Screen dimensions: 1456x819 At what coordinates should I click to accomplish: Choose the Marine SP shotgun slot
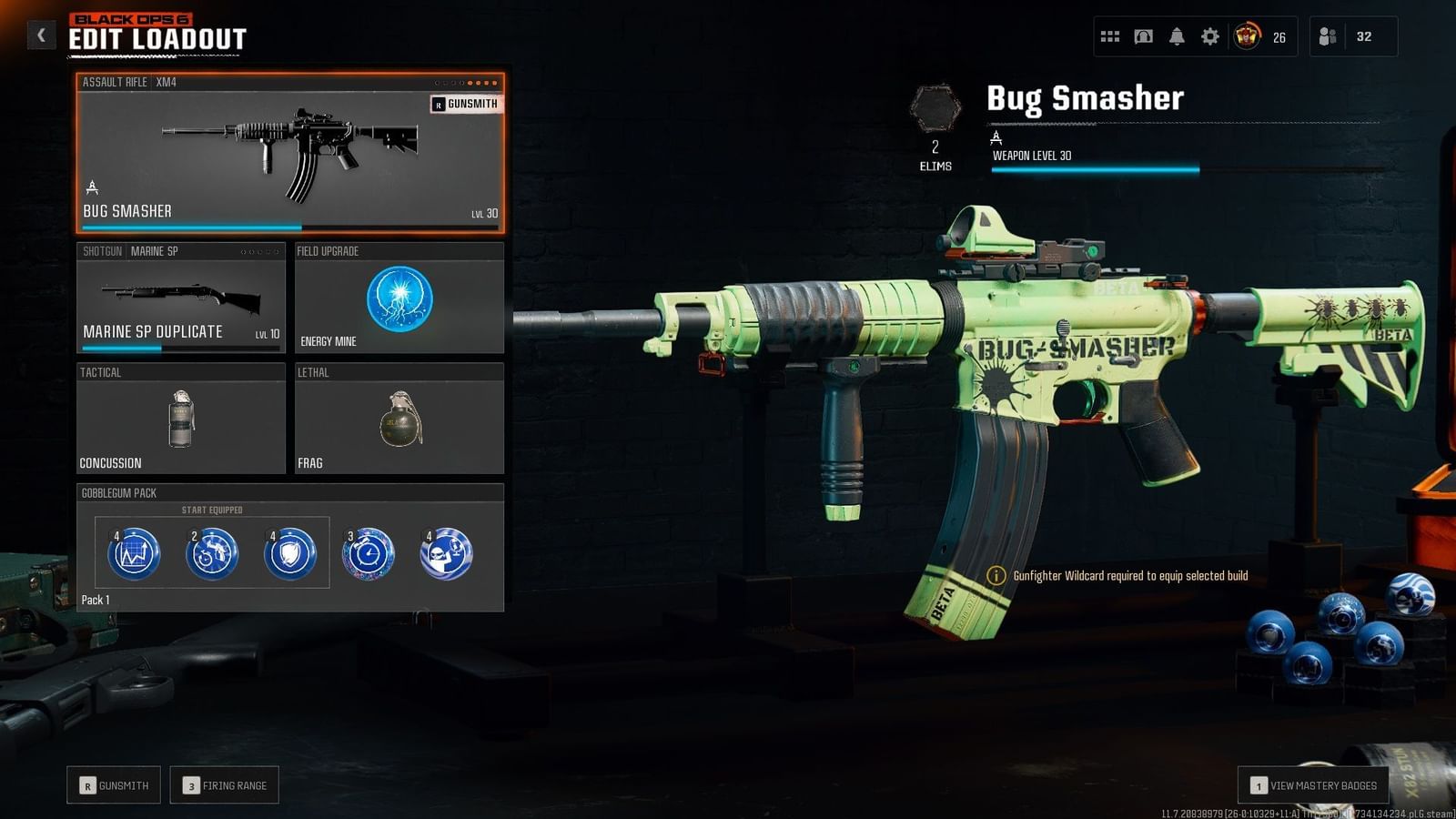[x=181, y=298]
